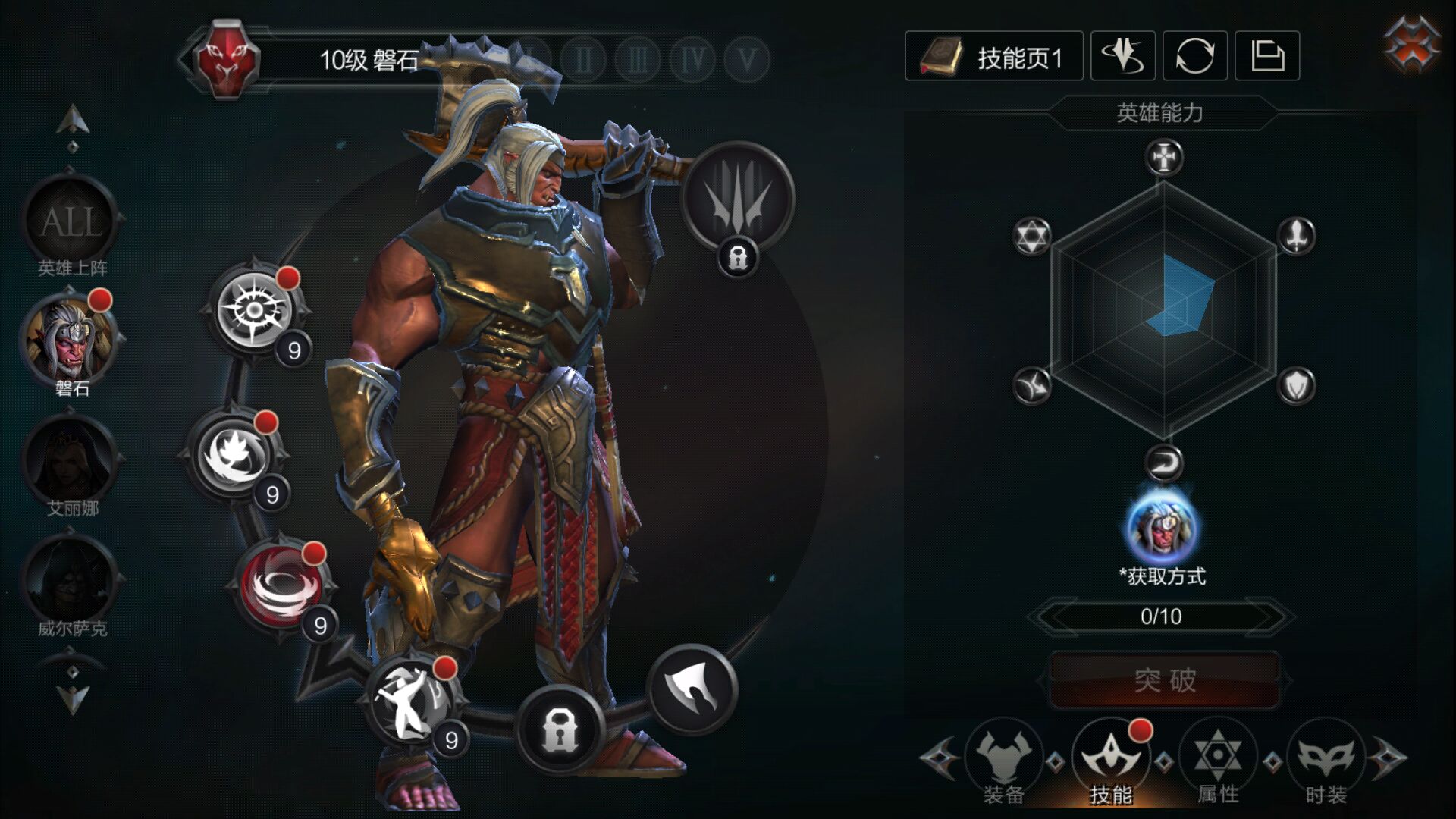Close the hero screen with the red X

[x=1411, y=47]
